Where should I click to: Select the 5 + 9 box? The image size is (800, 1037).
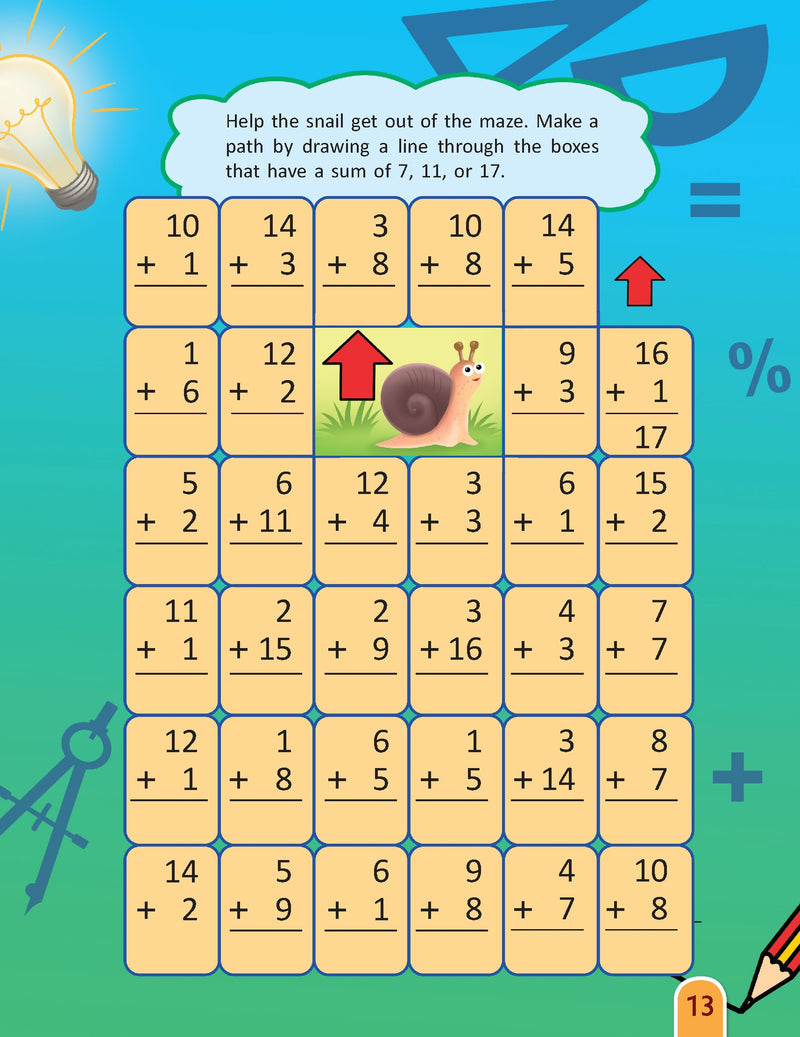266,909
